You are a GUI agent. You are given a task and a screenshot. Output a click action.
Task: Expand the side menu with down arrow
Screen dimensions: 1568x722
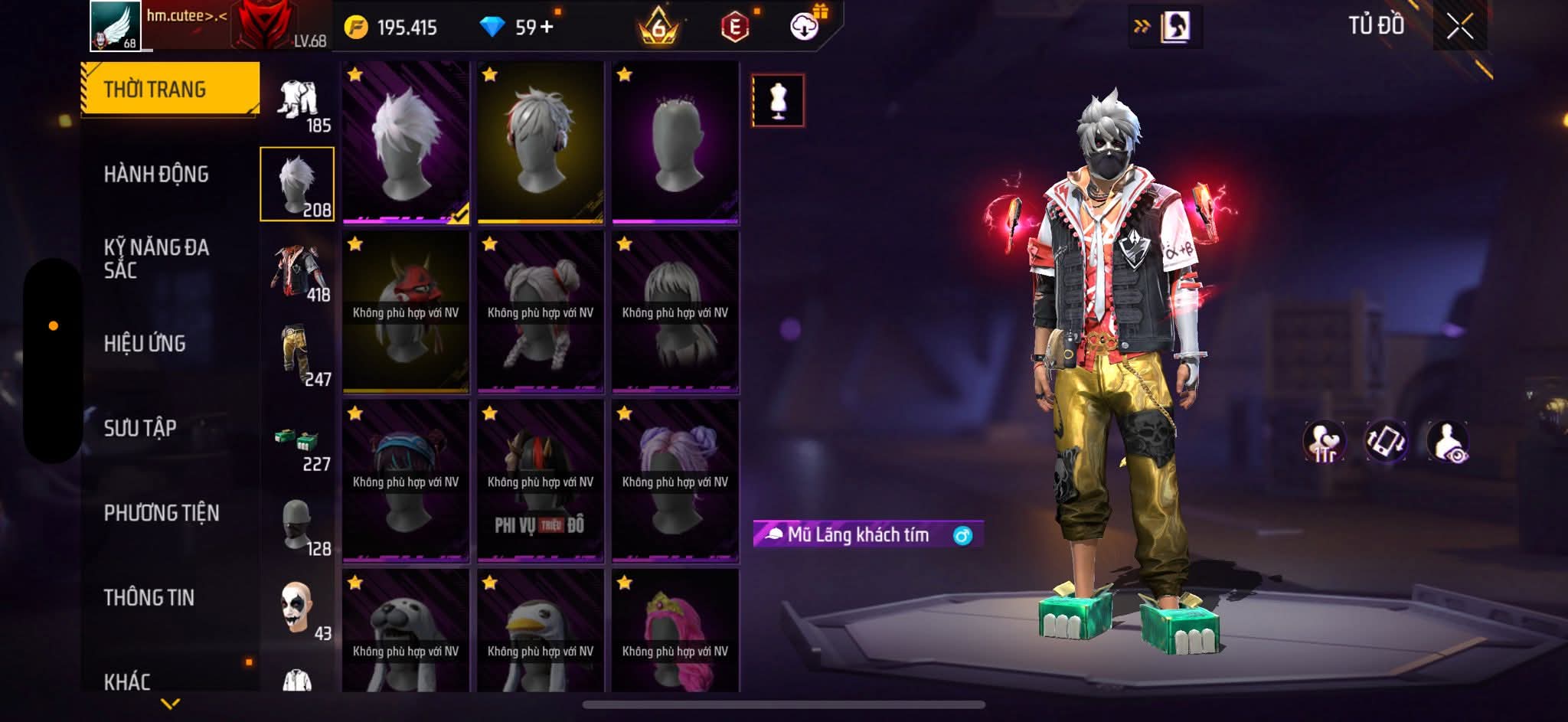[x=170, y=703]
